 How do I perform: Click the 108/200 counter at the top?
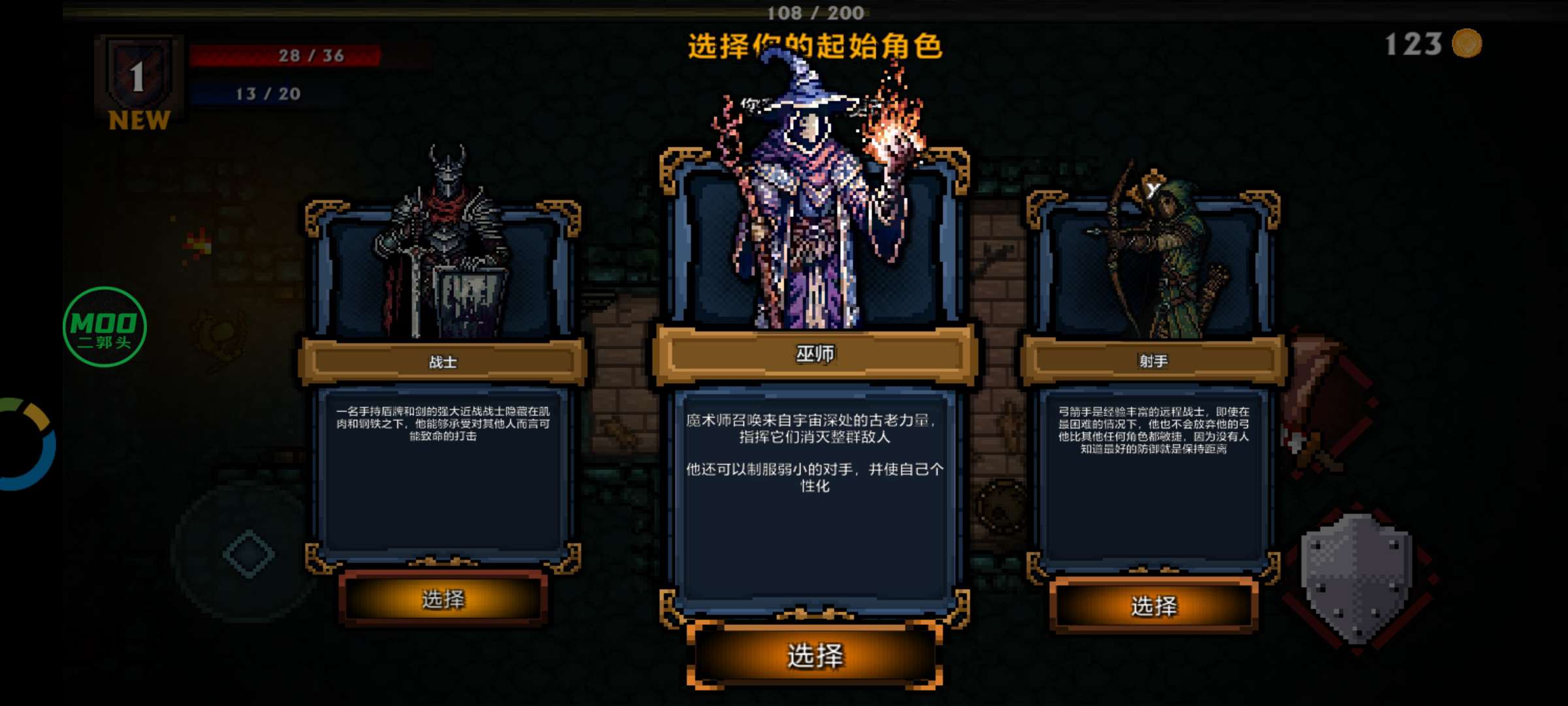pos(817,12)
